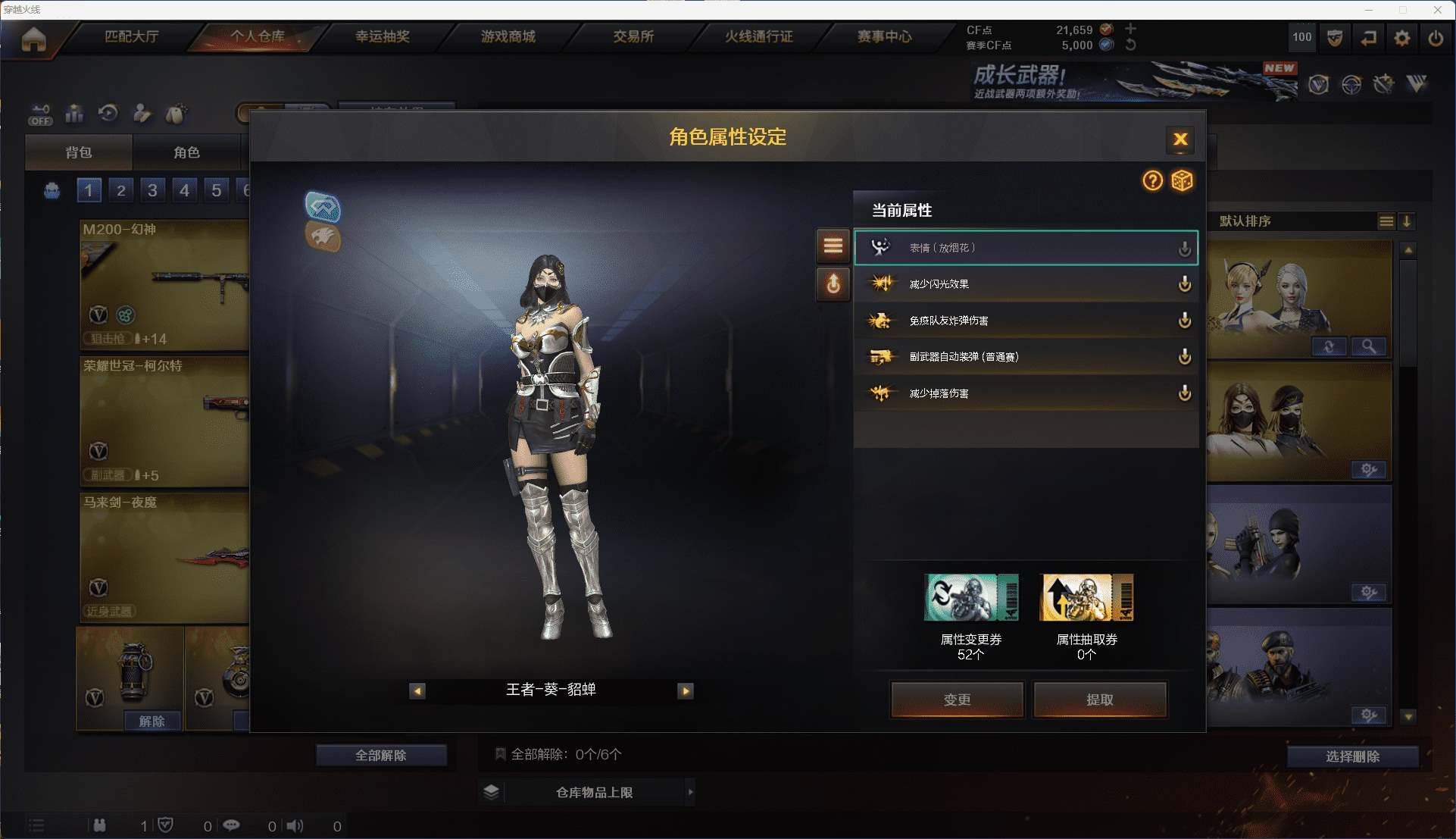
Task: Click the 全部解除 button
Action: coord(381,755)
